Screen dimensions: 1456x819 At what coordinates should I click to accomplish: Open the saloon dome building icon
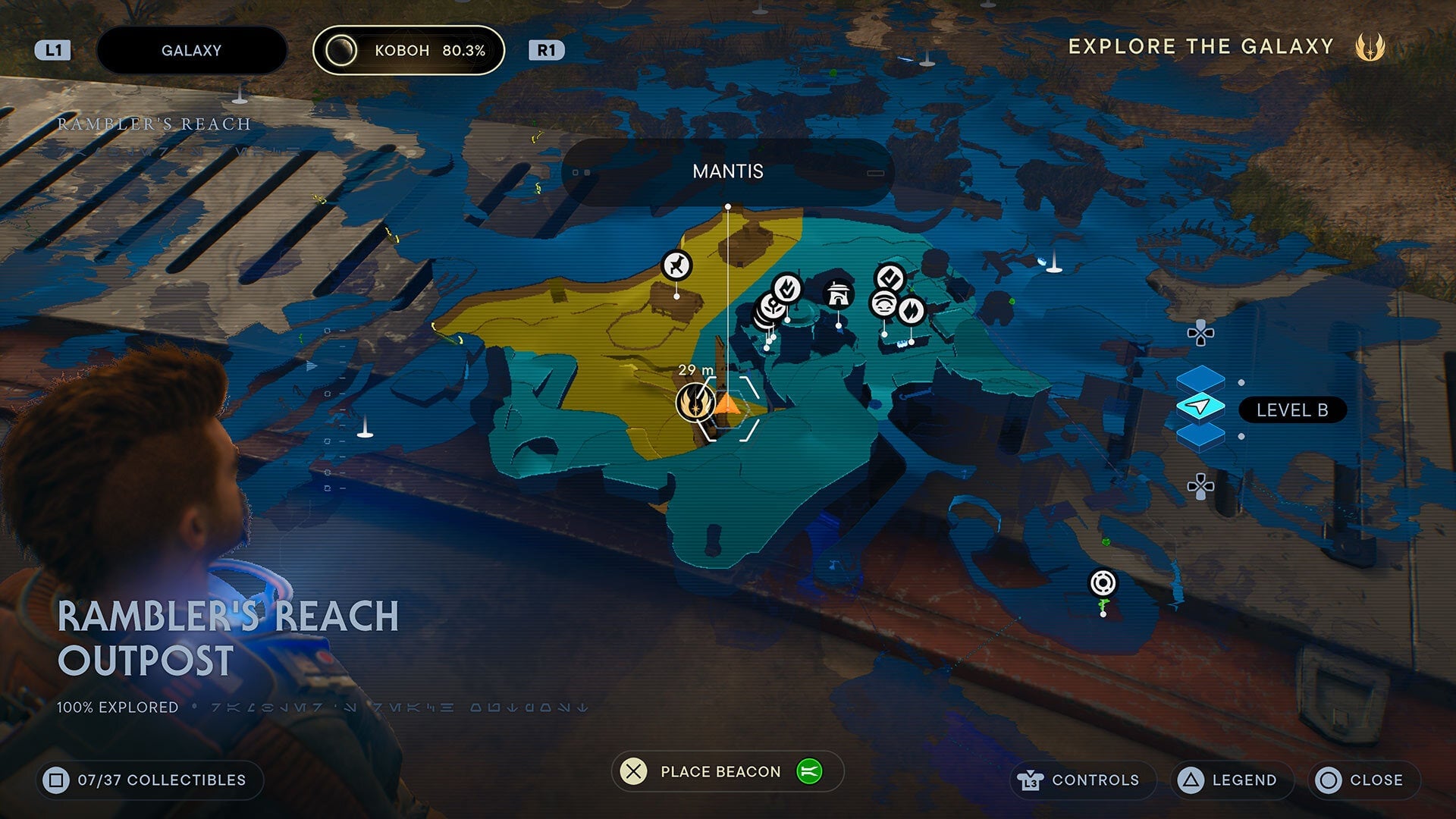tap(838, 294)
